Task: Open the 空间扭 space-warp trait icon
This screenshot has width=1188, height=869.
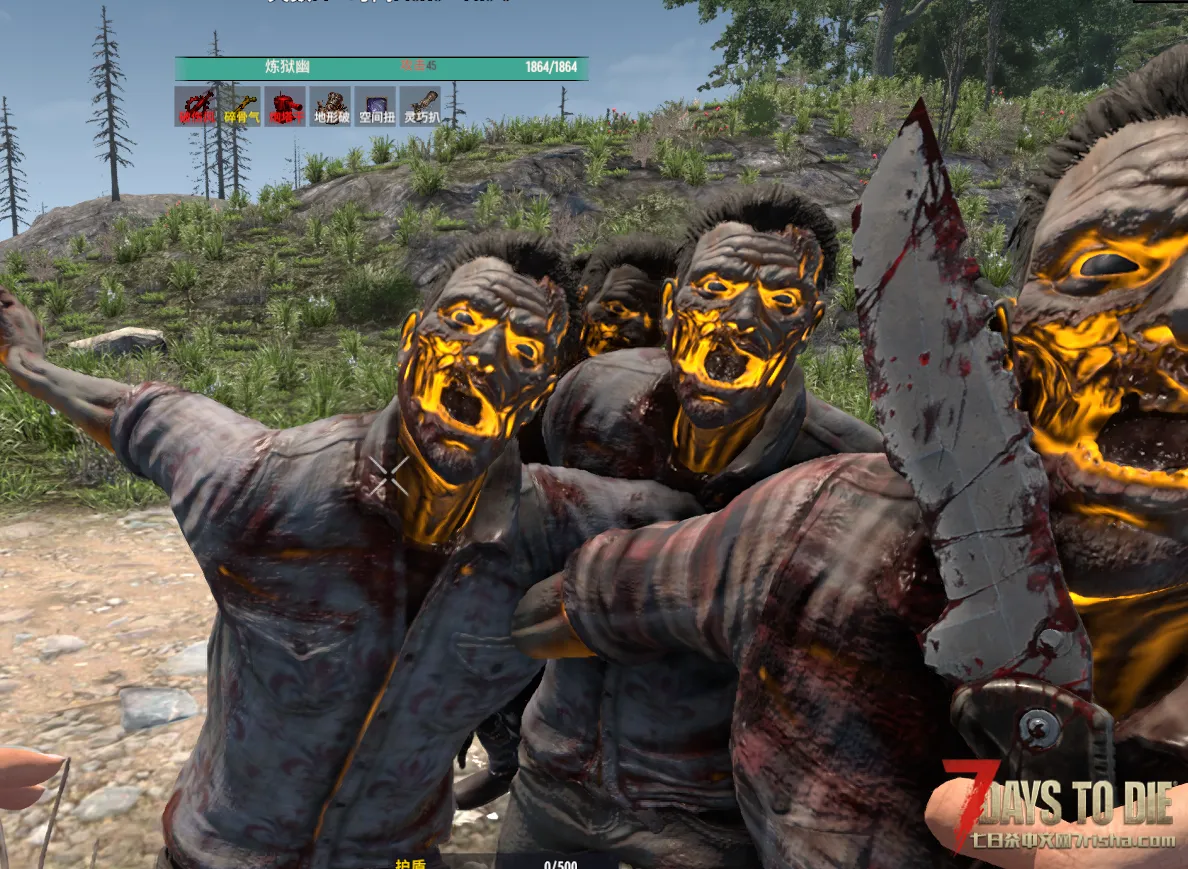Action: point(375,105)
